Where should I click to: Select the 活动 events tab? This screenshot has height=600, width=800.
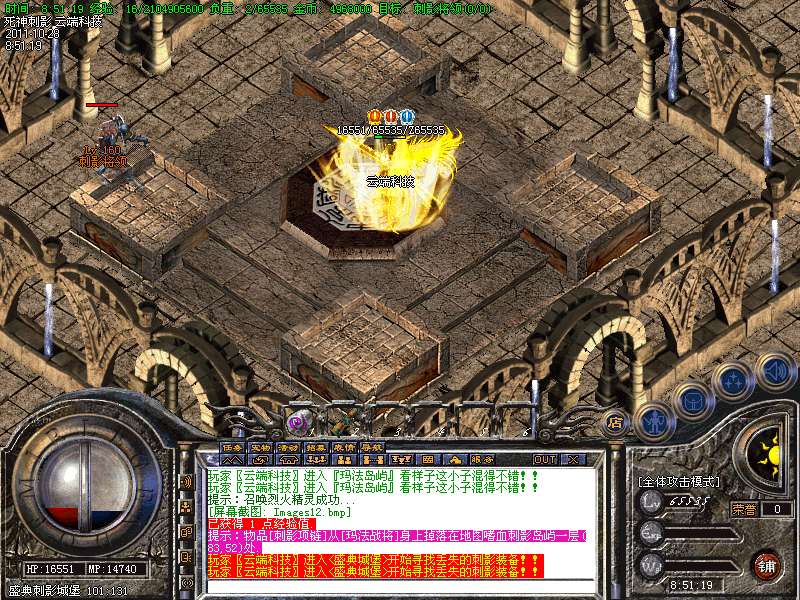[x=289, y=446]
